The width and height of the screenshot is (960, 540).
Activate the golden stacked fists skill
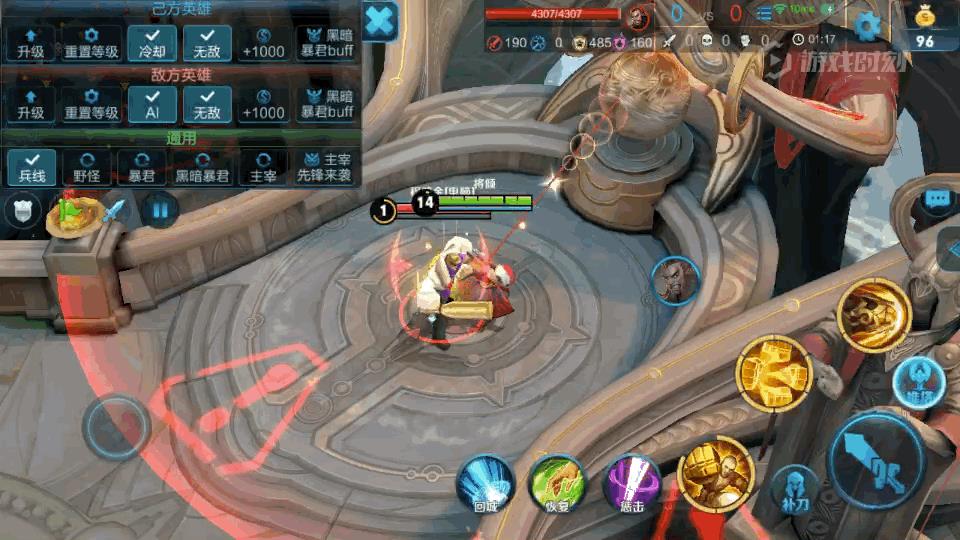(773, 373)
